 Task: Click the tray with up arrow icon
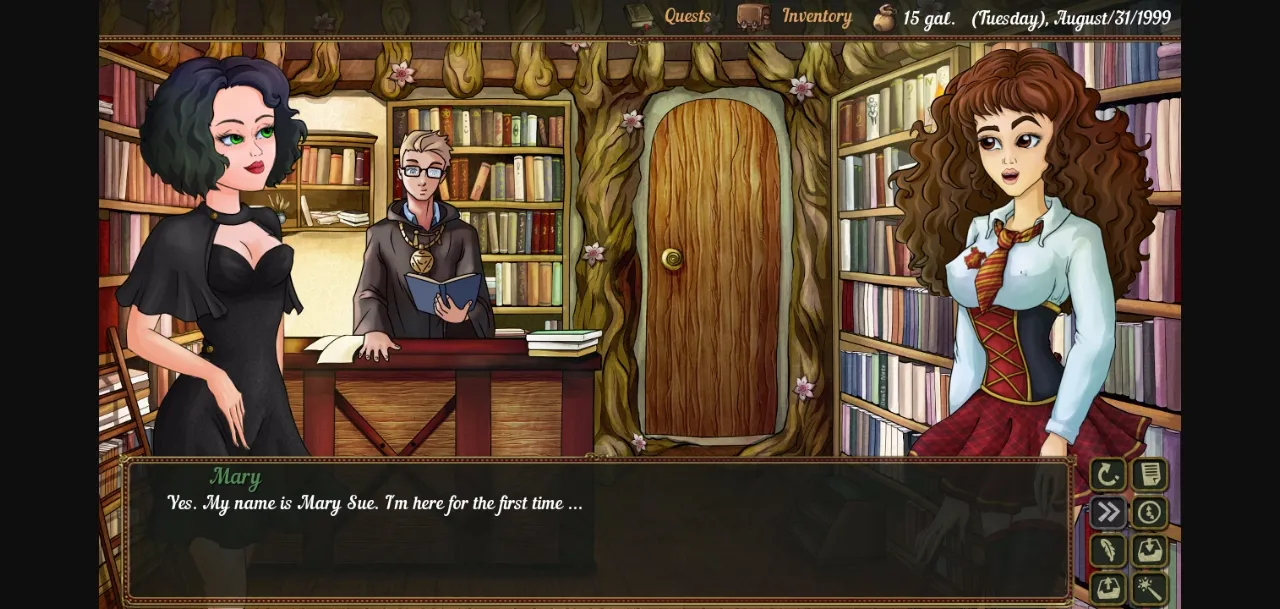pyautogui.click(x=1108, y=588)
